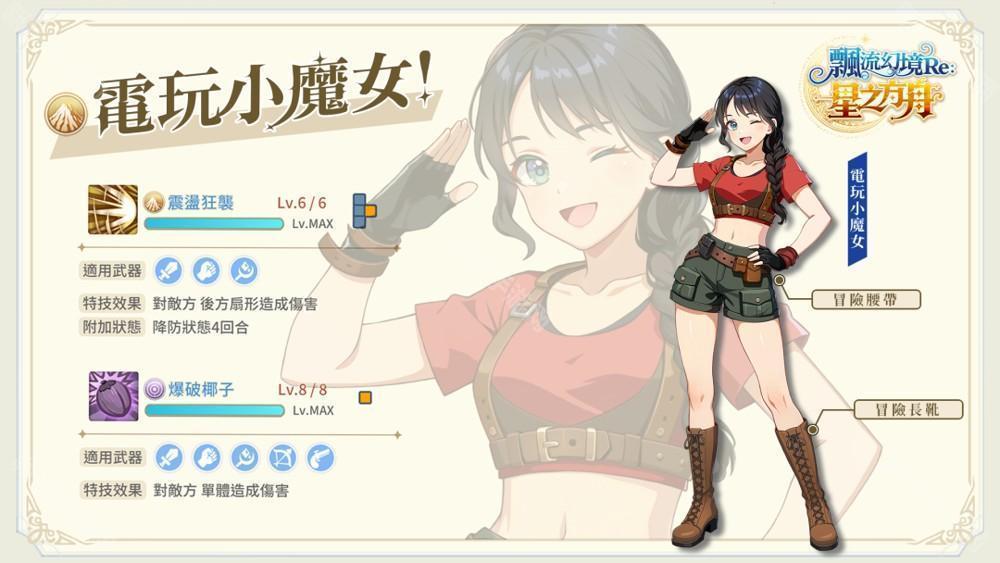Select the 震盪狂襲 skill icon
1000x563 pixels.
[113, 210]
